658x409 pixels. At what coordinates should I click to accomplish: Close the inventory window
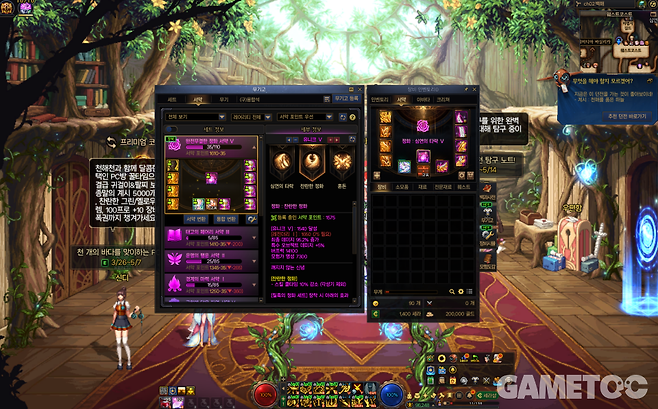[475, 87]
